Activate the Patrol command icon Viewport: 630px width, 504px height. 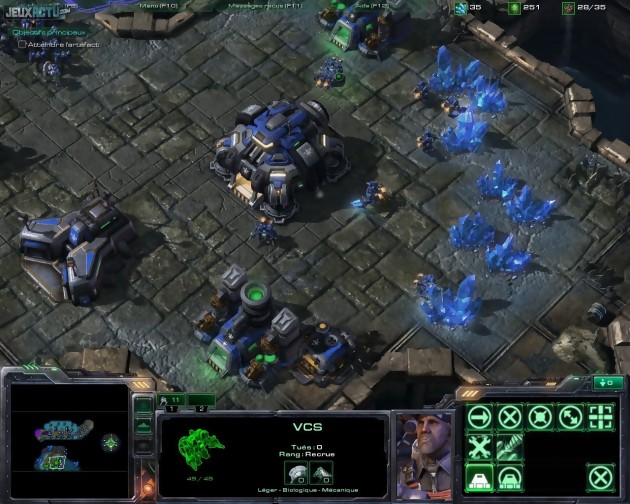570,417
